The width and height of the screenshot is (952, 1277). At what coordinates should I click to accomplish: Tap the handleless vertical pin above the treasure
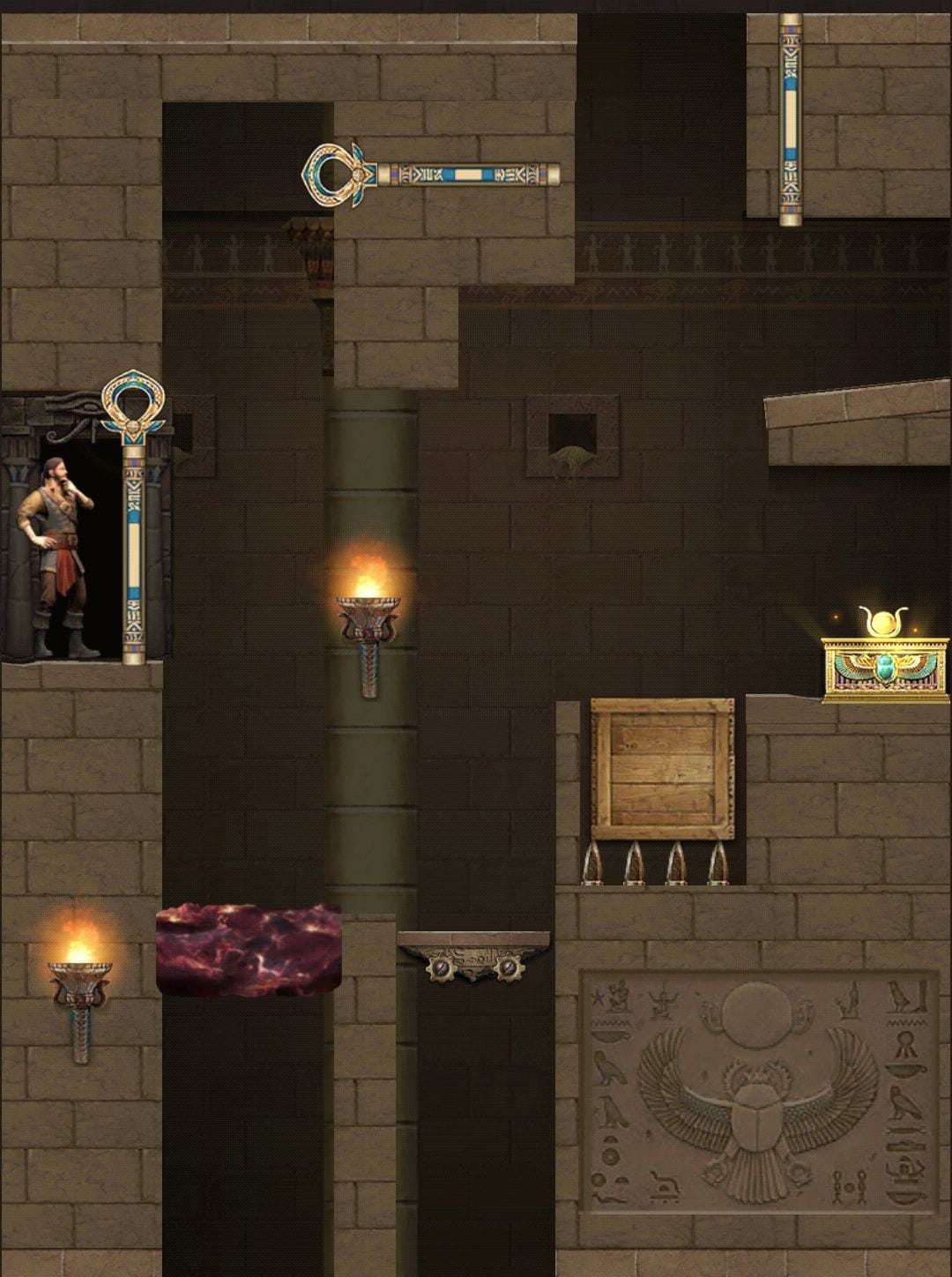tap(790, 119)
